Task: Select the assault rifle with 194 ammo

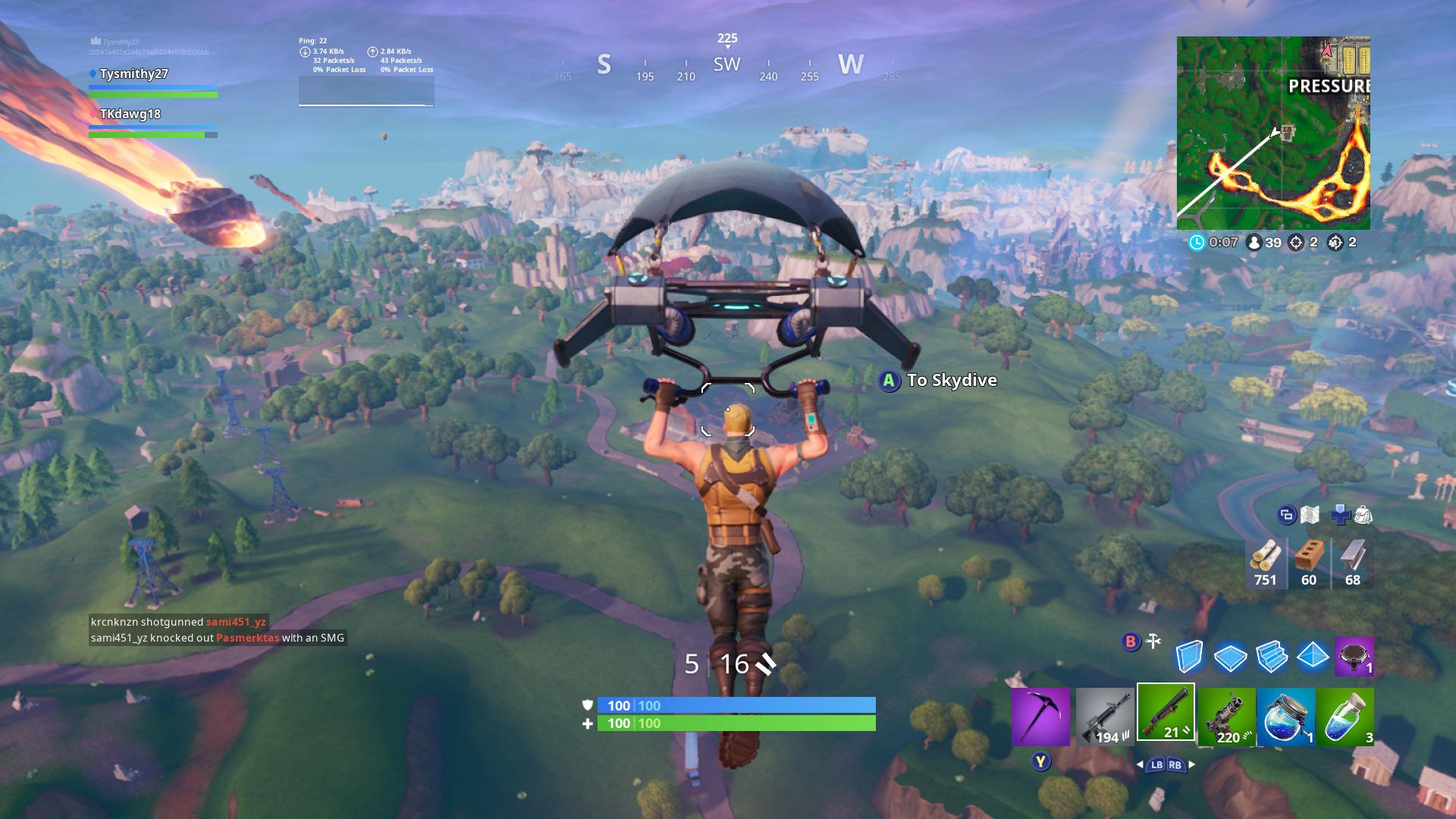Action: [x=1103, y=717]
